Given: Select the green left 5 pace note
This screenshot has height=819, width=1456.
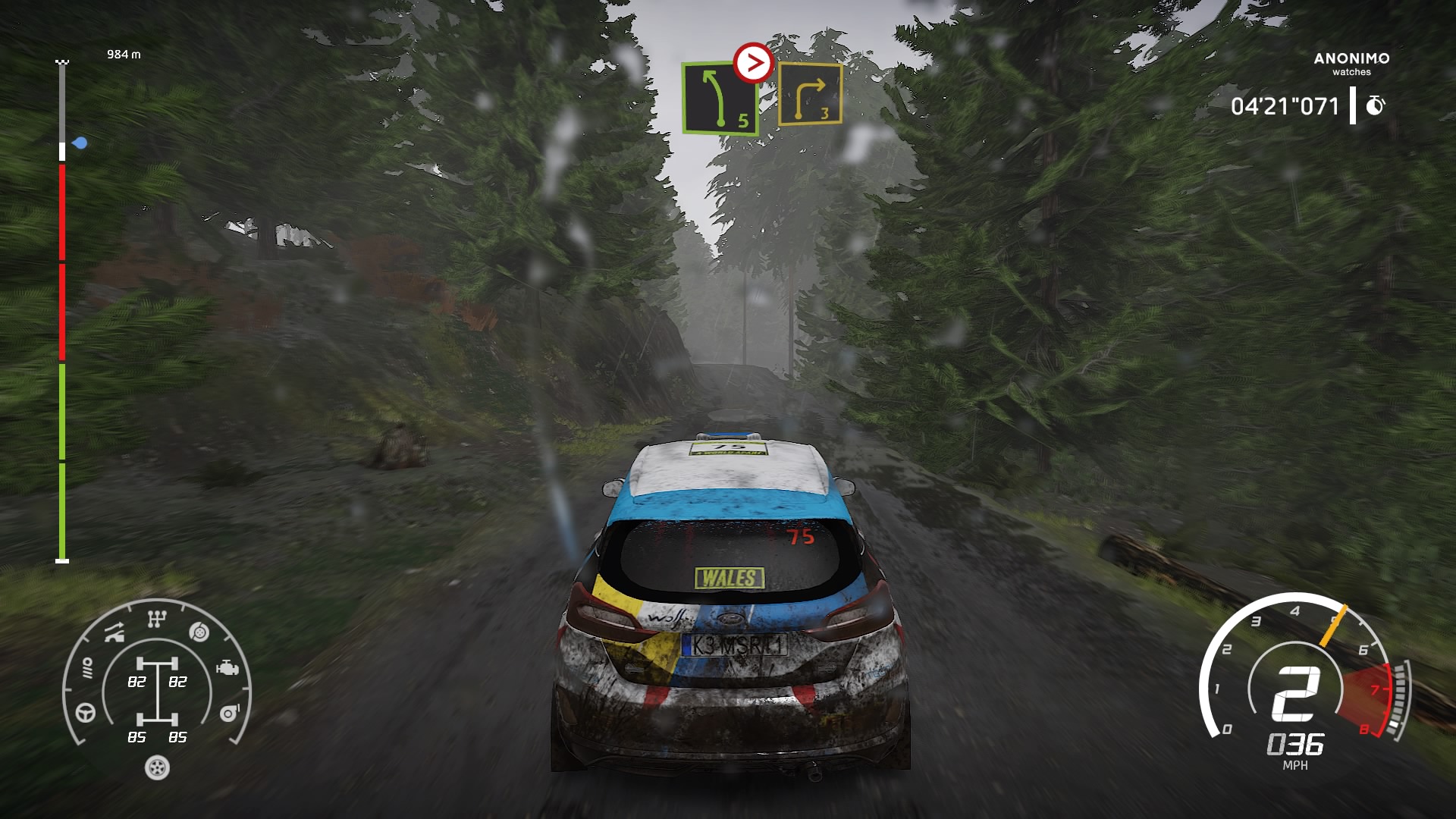Looking at the screenshot, I should pos(720,99).
